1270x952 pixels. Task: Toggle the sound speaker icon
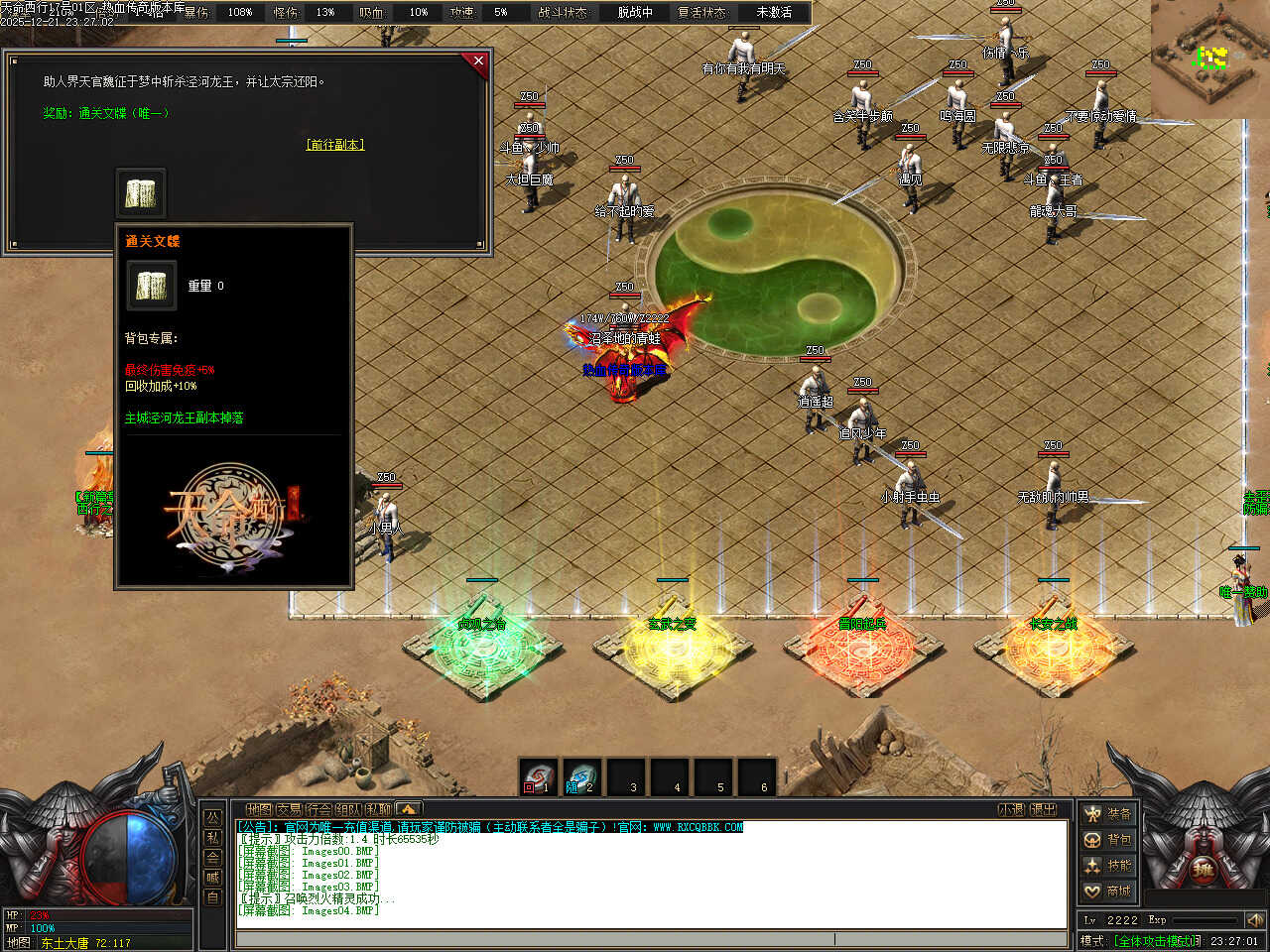pyautogui.click(x=1254, y=920)
